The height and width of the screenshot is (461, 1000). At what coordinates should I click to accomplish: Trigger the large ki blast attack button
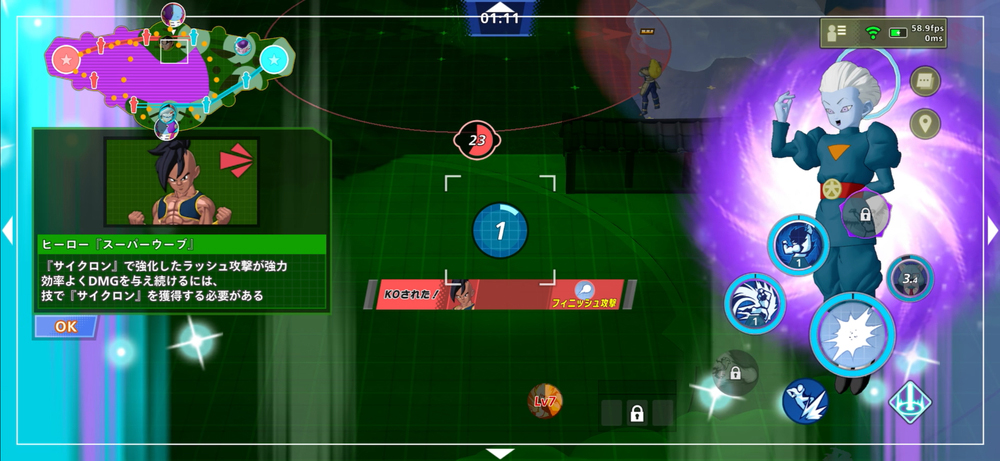pyautogui.click(x=851, y=334)
